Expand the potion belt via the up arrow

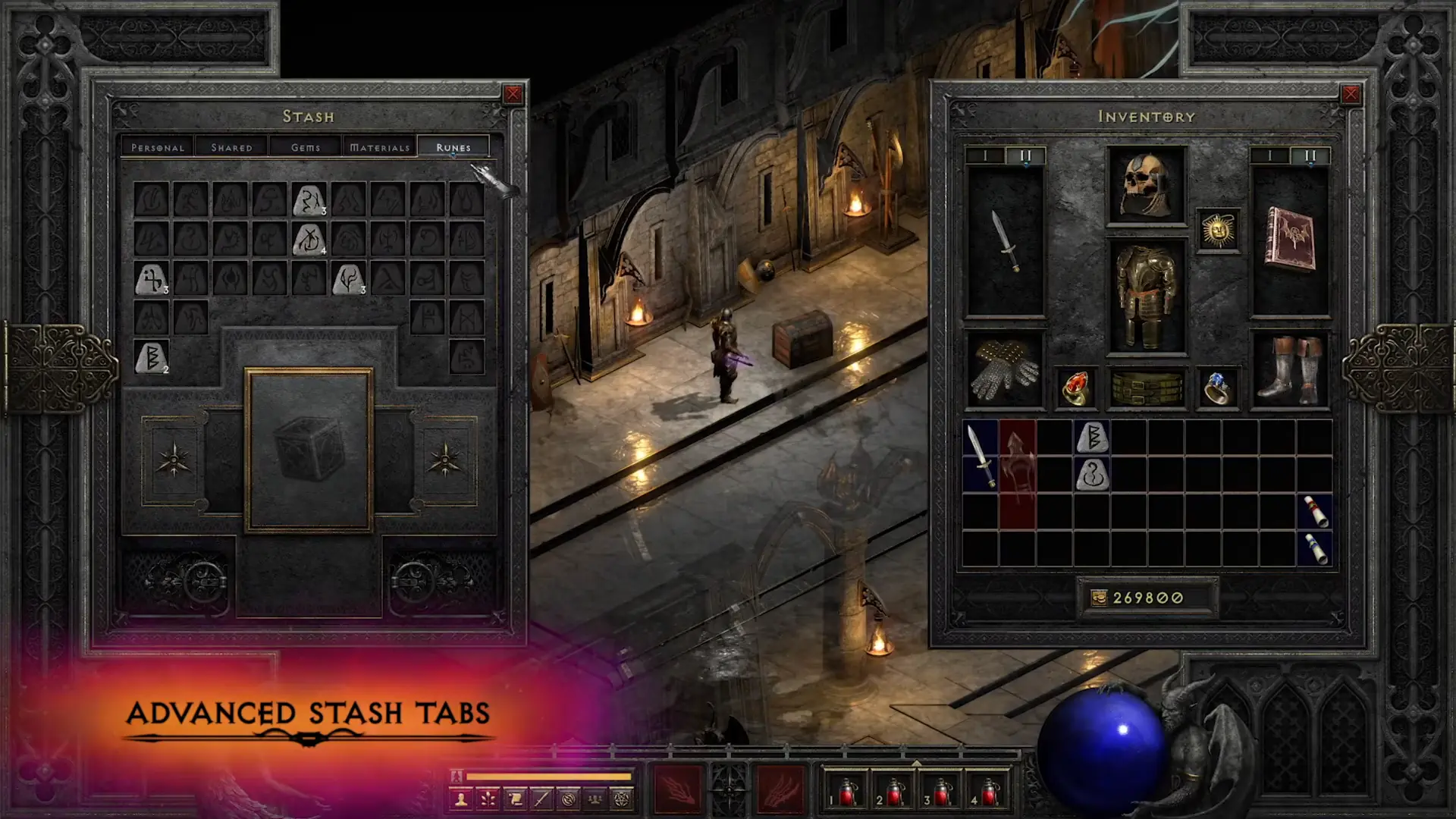point(917,763)
